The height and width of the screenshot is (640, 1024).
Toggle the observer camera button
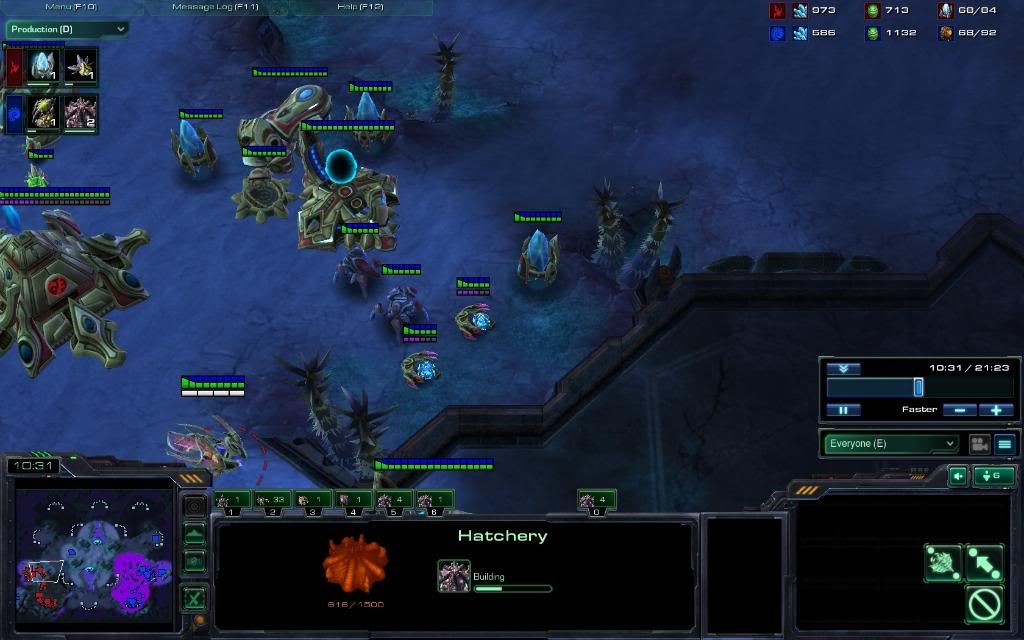(x=979, y=444)
